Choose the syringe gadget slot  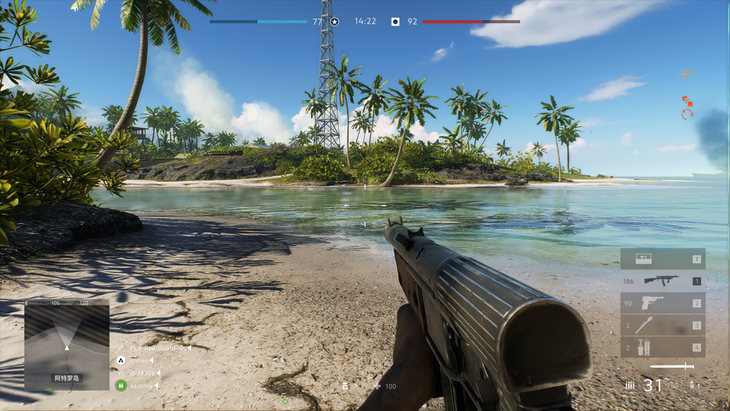(x=662, y=325)
